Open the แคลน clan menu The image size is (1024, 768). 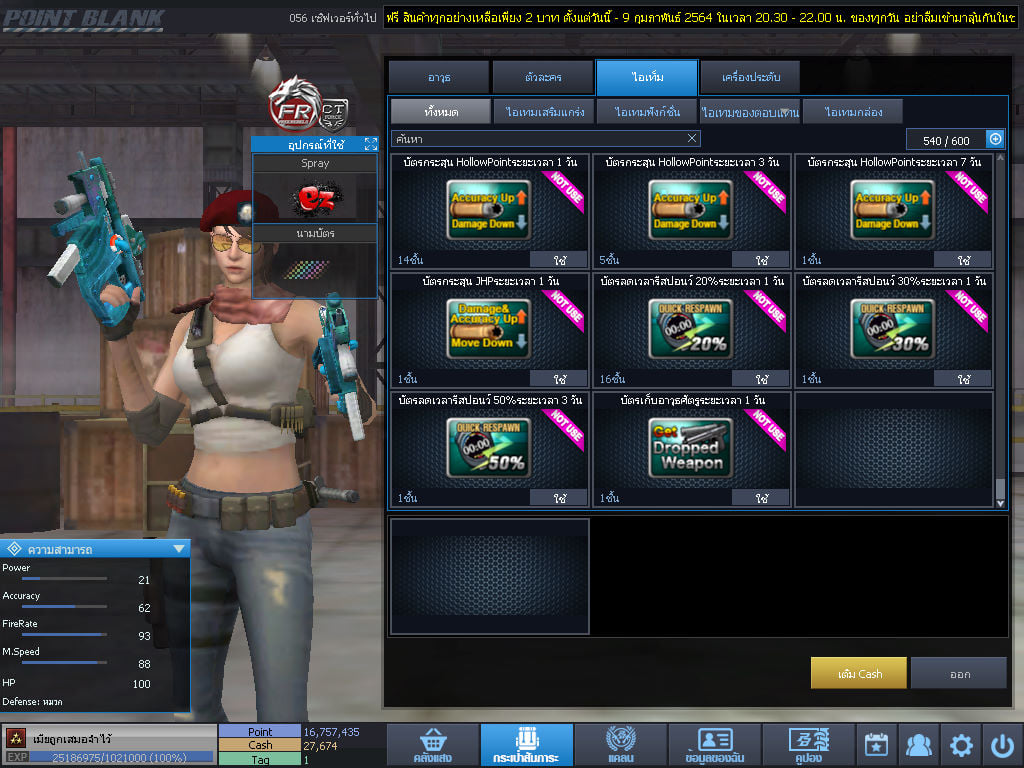(620, 745)
